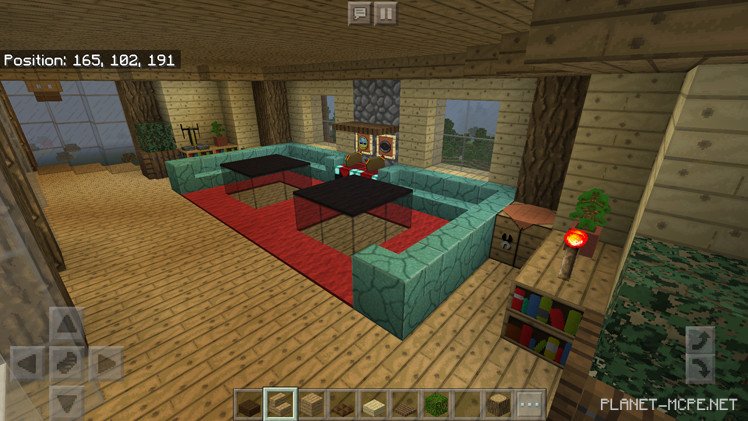Select the leaves block hotbar slot

click(x=436, y=404)
